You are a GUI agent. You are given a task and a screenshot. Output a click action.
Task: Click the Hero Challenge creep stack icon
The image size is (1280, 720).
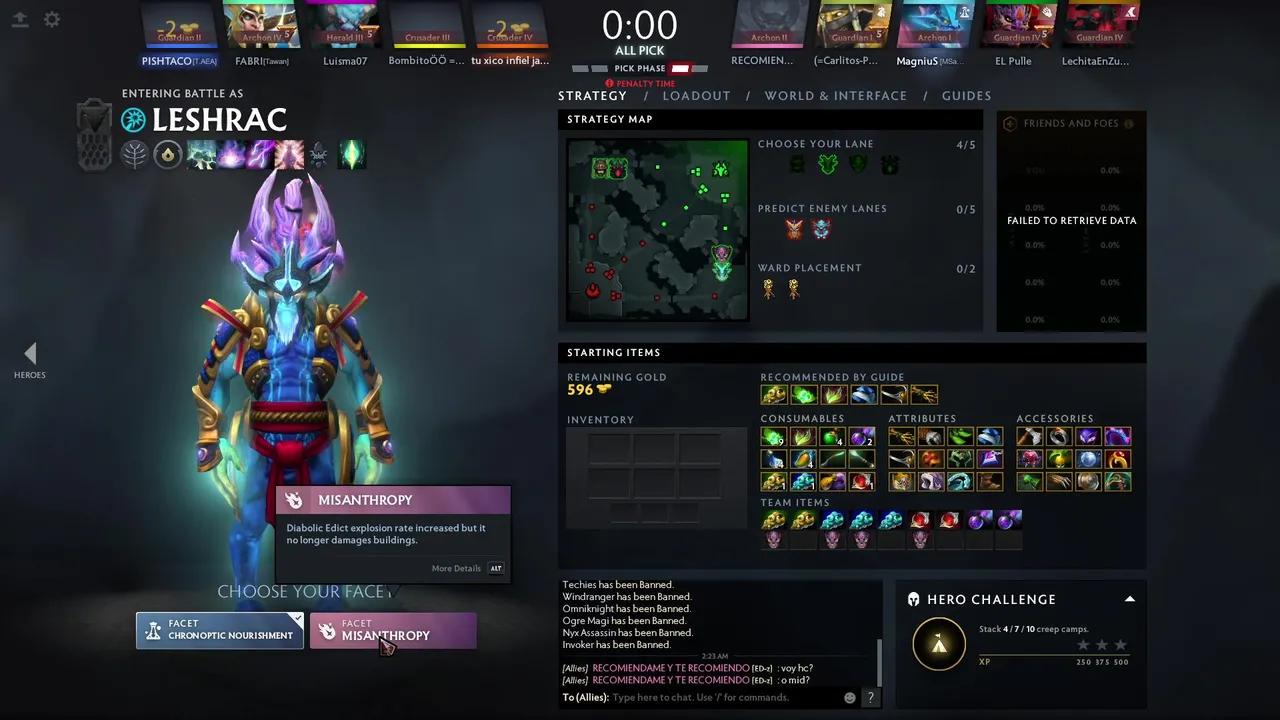pyautogui.click(x=939, y=644)
